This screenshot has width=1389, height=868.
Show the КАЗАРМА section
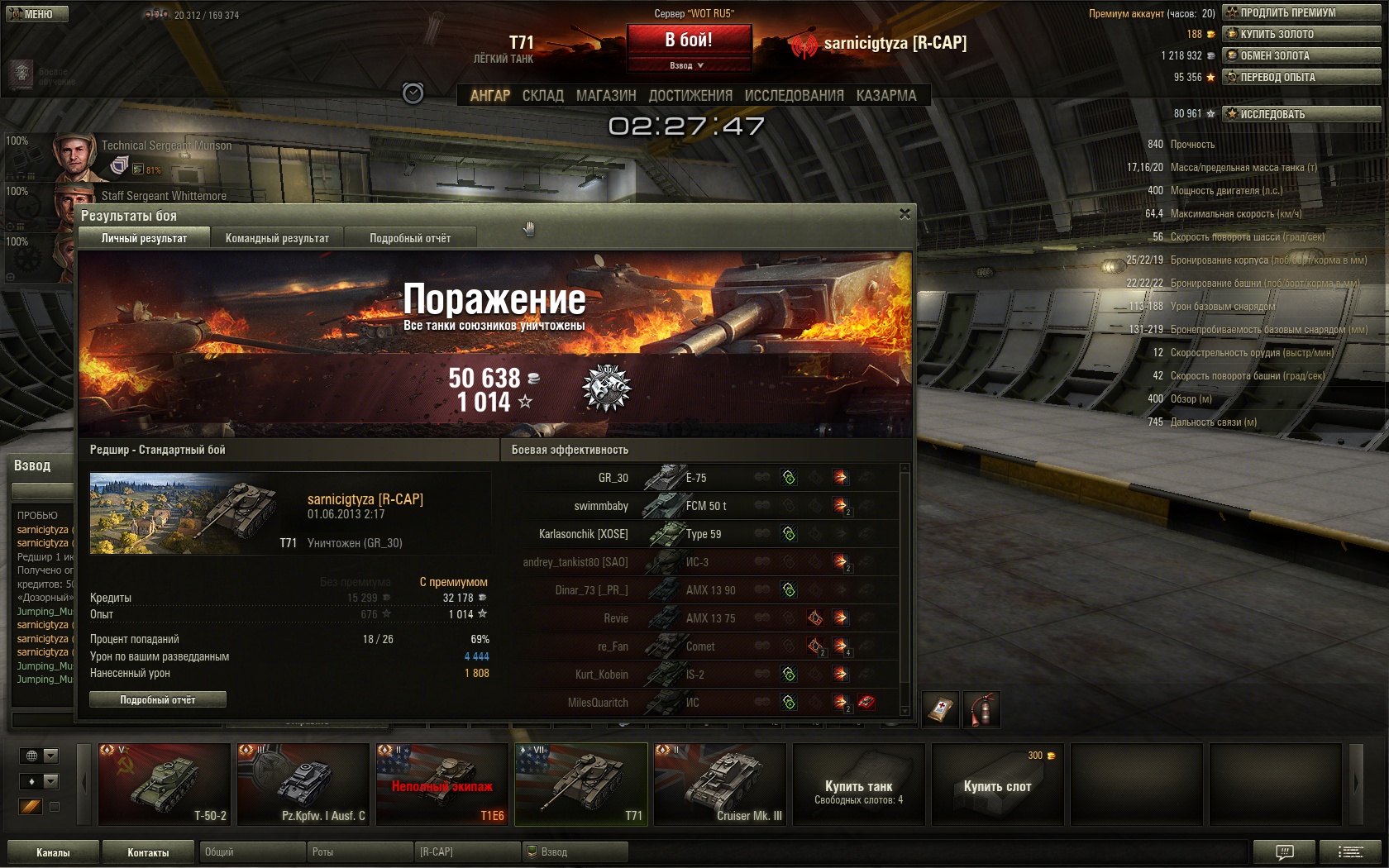(886, 96)
